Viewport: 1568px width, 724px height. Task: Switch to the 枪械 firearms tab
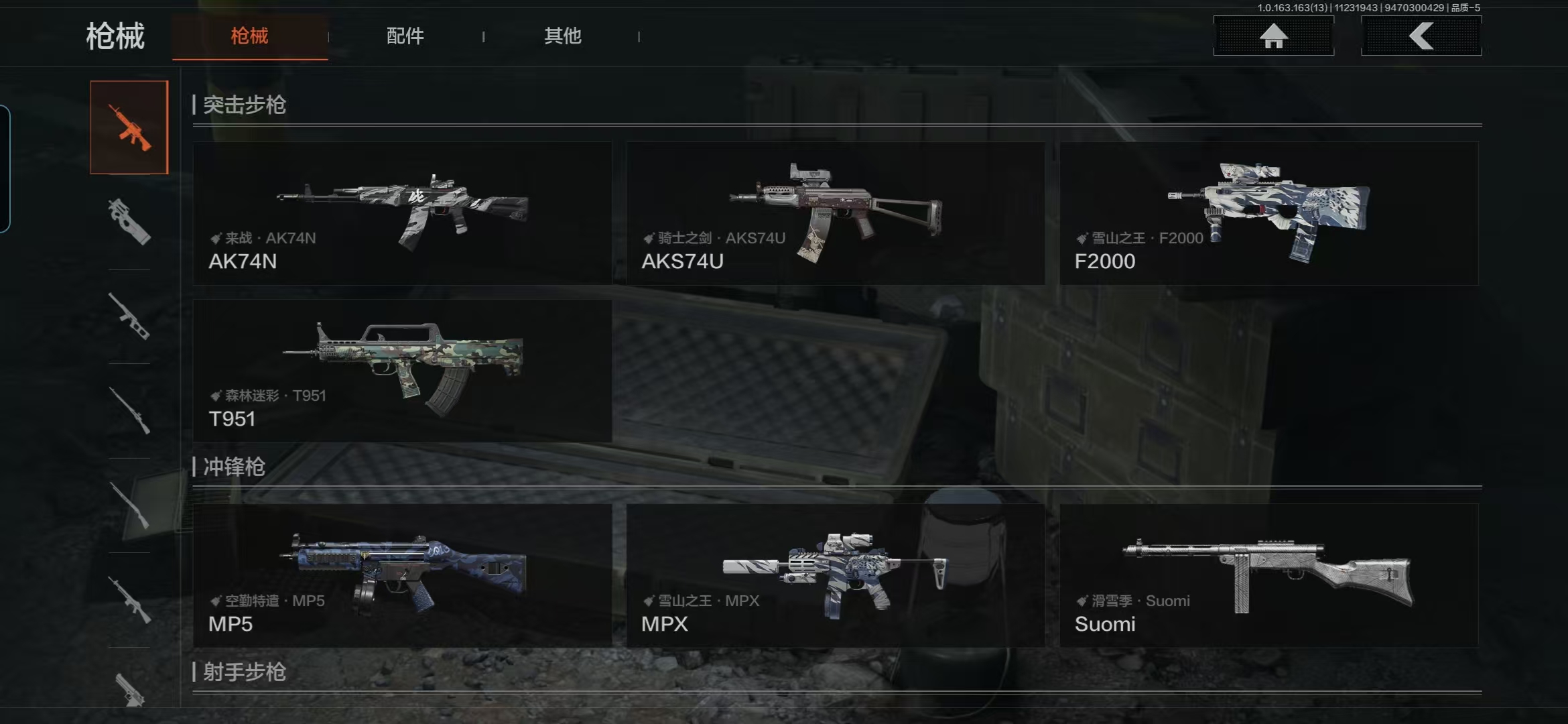click(x=249, y=36)
